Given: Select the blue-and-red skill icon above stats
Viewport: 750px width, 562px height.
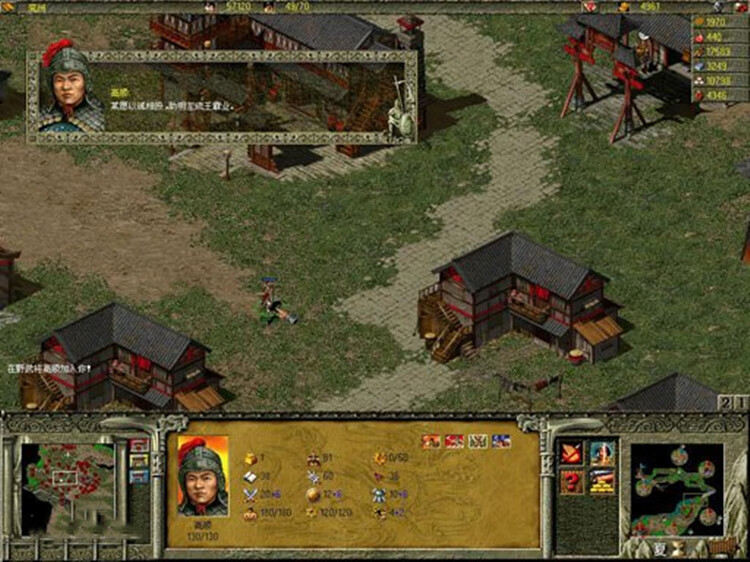Looking at the screenshot, I should tap(502, 440).
